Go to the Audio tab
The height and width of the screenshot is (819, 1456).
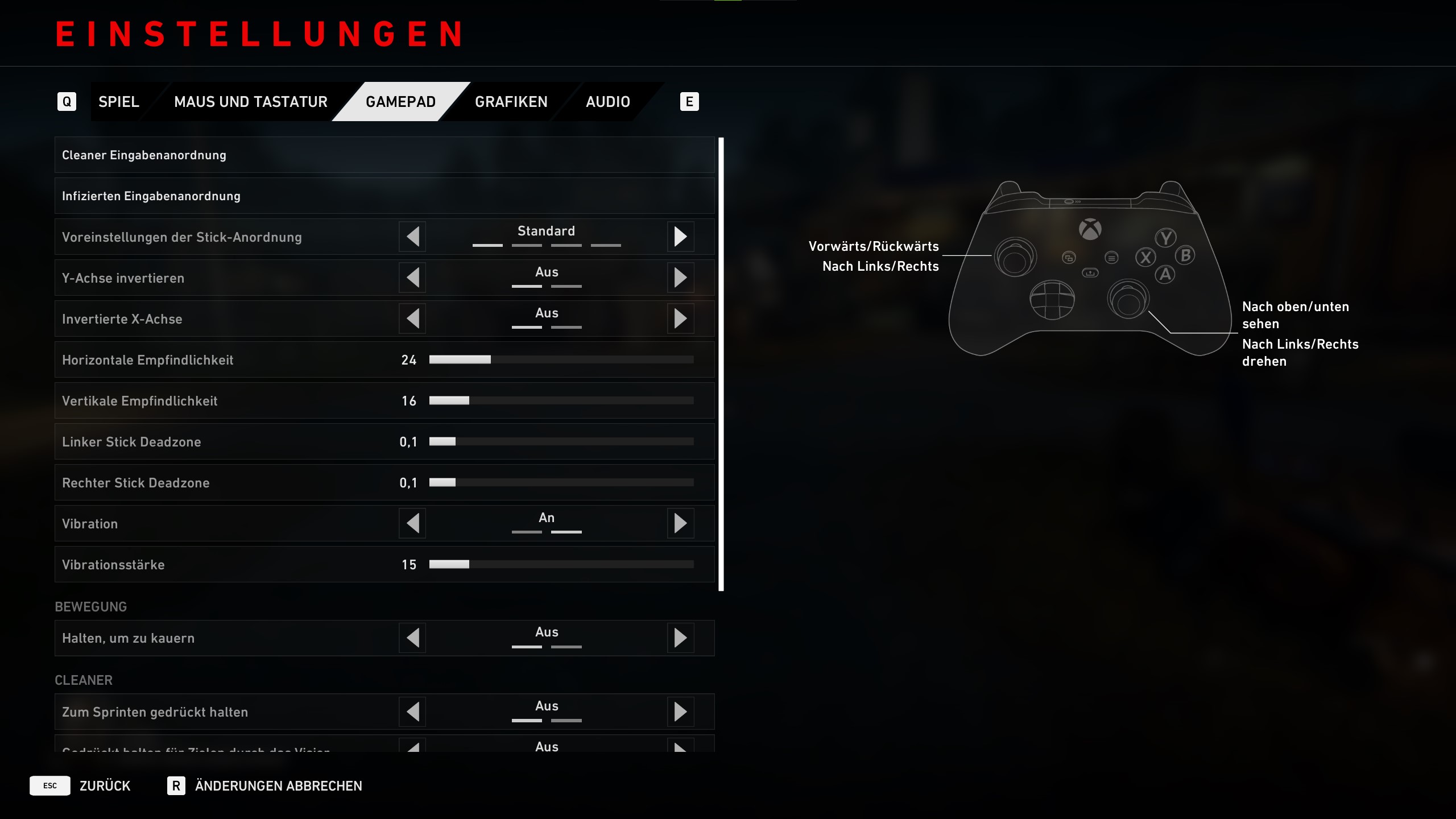(x=607, y=102)
